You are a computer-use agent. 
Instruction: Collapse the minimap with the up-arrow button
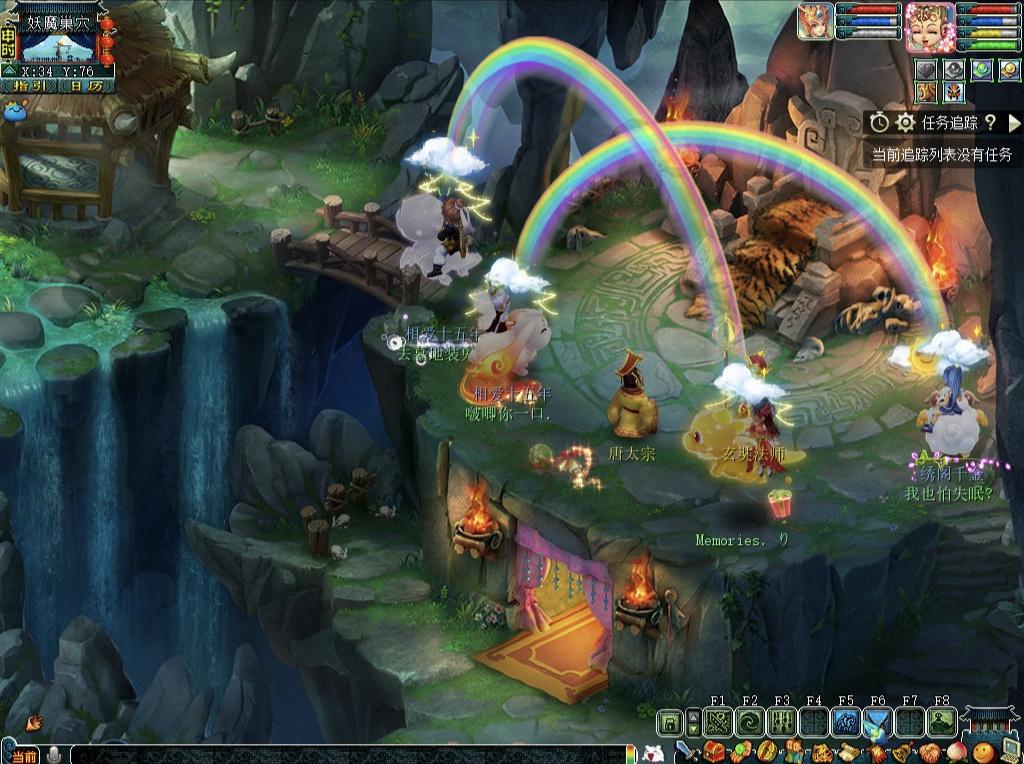pyautogui.click(x=8, y=71)
